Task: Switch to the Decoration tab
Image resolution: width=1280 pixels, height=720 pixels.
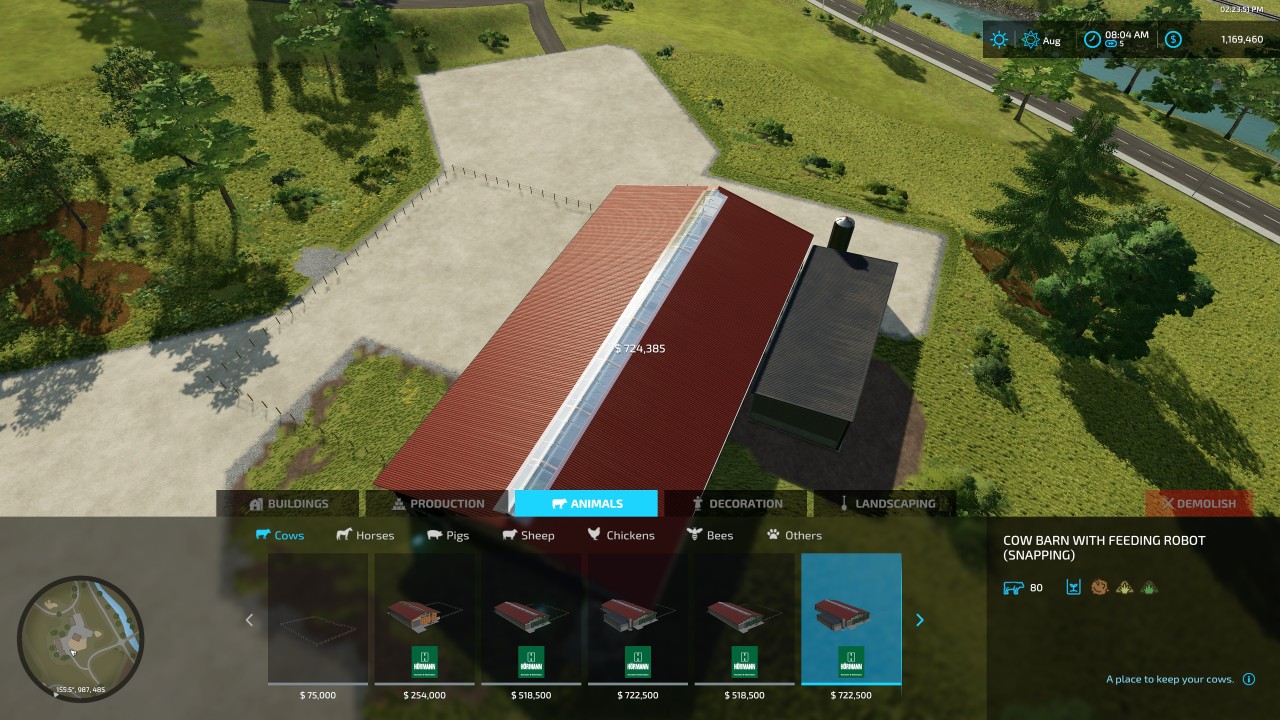Action: point(736,504)
